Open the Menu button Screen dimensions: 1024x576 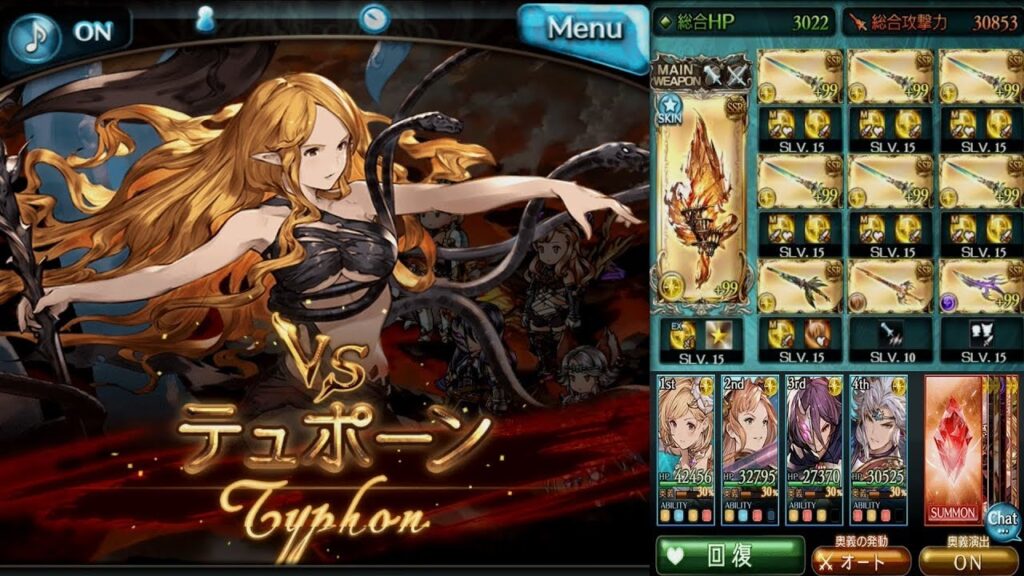[584, 30]
